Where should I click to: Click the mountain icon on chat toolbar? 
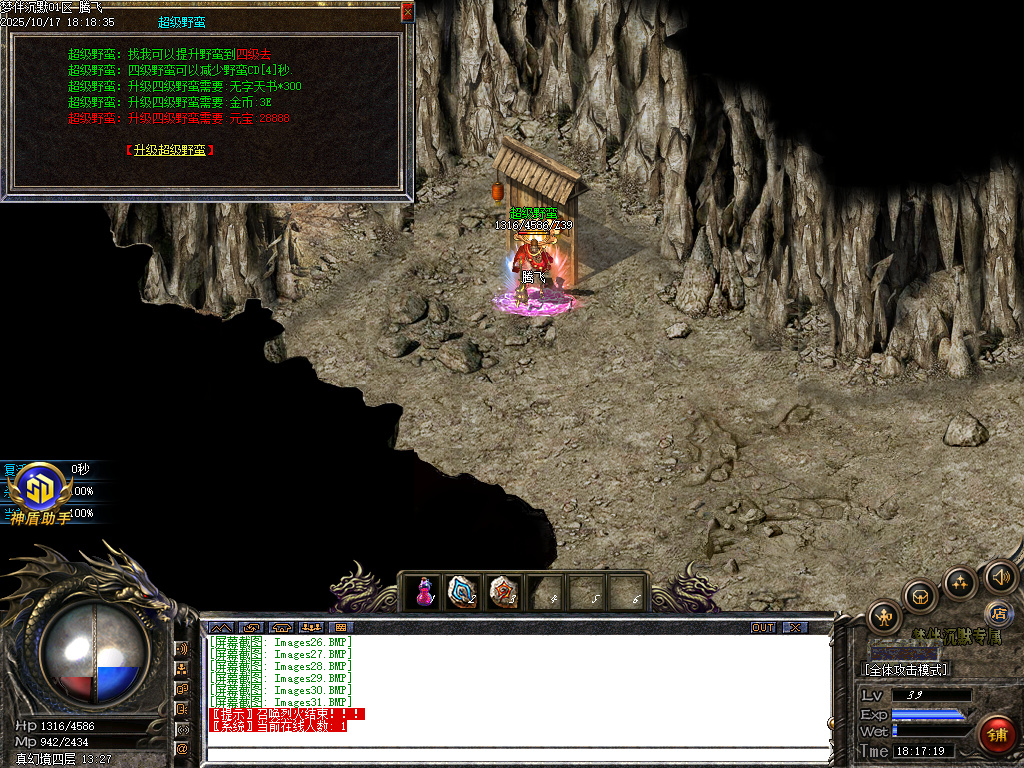point(219,628)
